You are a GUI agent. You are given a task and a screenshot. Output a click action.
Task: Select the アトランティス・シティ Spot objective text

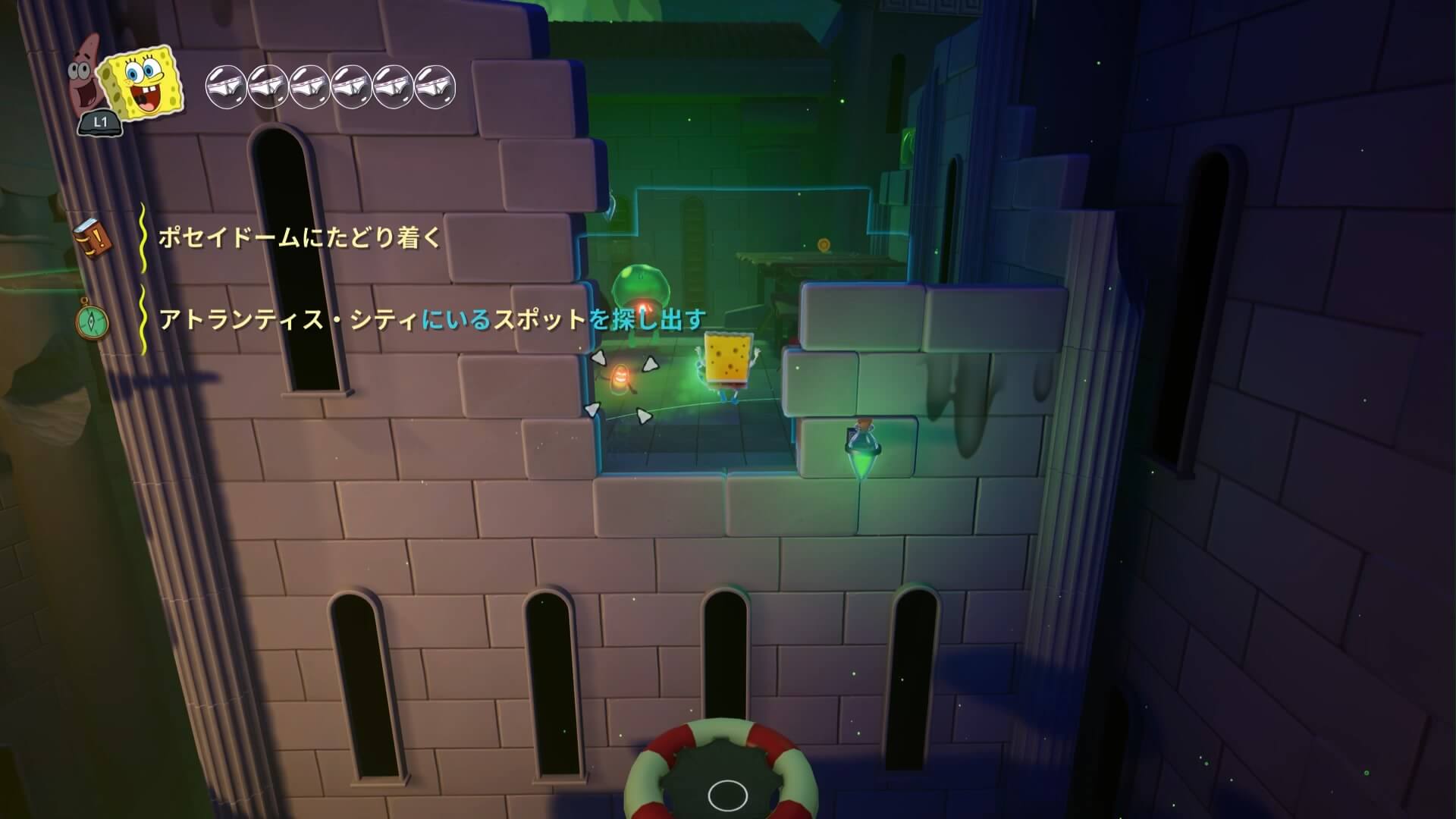pos(431,320)
